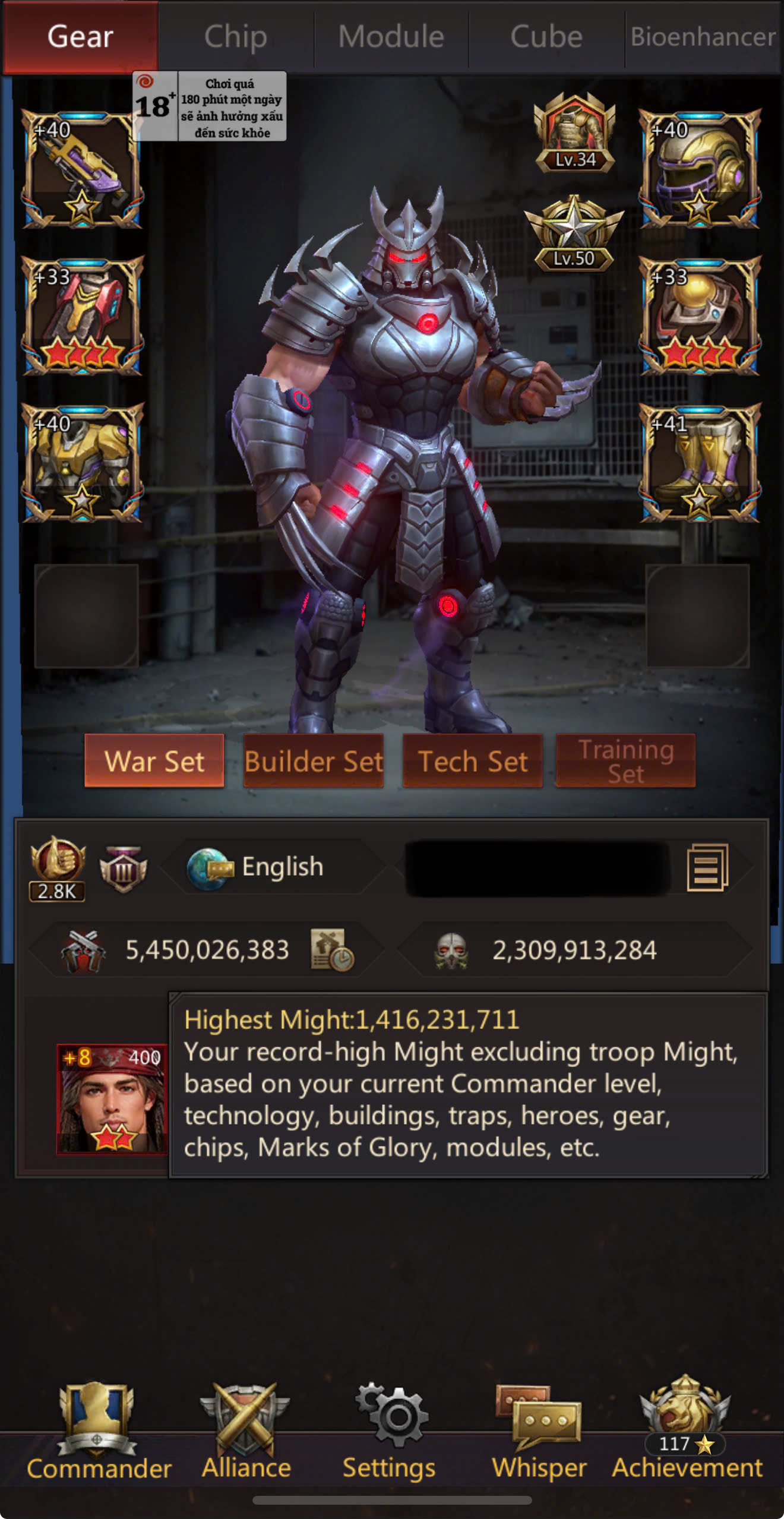The image size is (784, 1519).
Task: Open the +40 gold chest armor slot
Action: [83, 463]
